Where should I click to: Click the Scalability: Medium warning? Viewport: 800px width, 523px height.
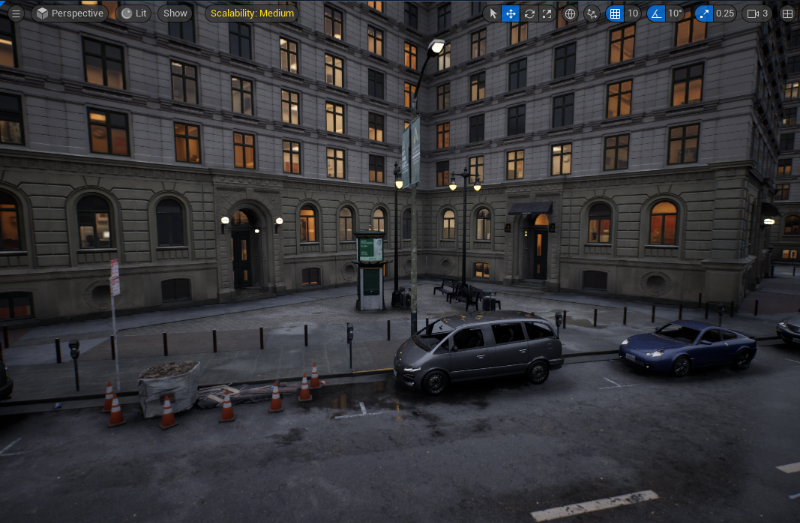click(x=252, y=13)
